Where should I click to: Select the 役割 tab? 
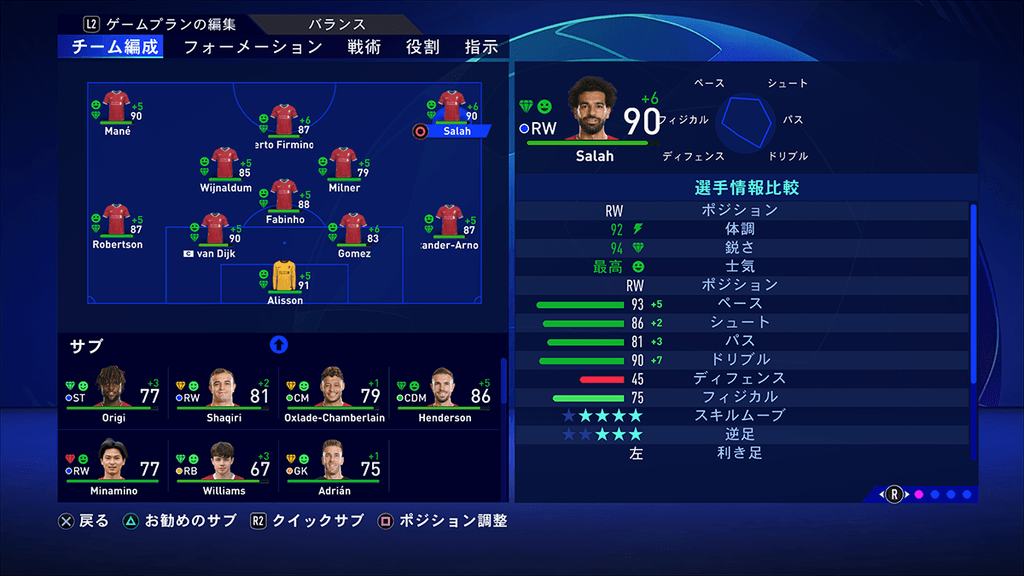pos(422,47)
